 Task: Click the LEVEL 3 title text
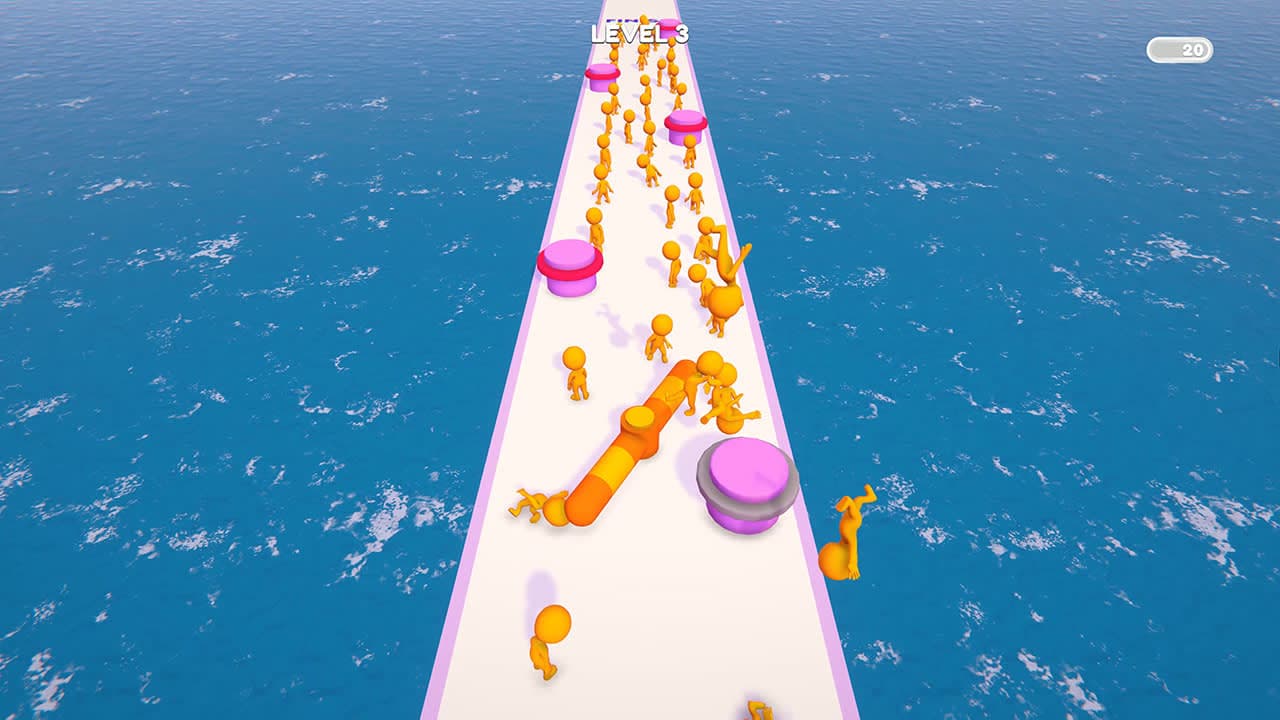coord(640,33)
